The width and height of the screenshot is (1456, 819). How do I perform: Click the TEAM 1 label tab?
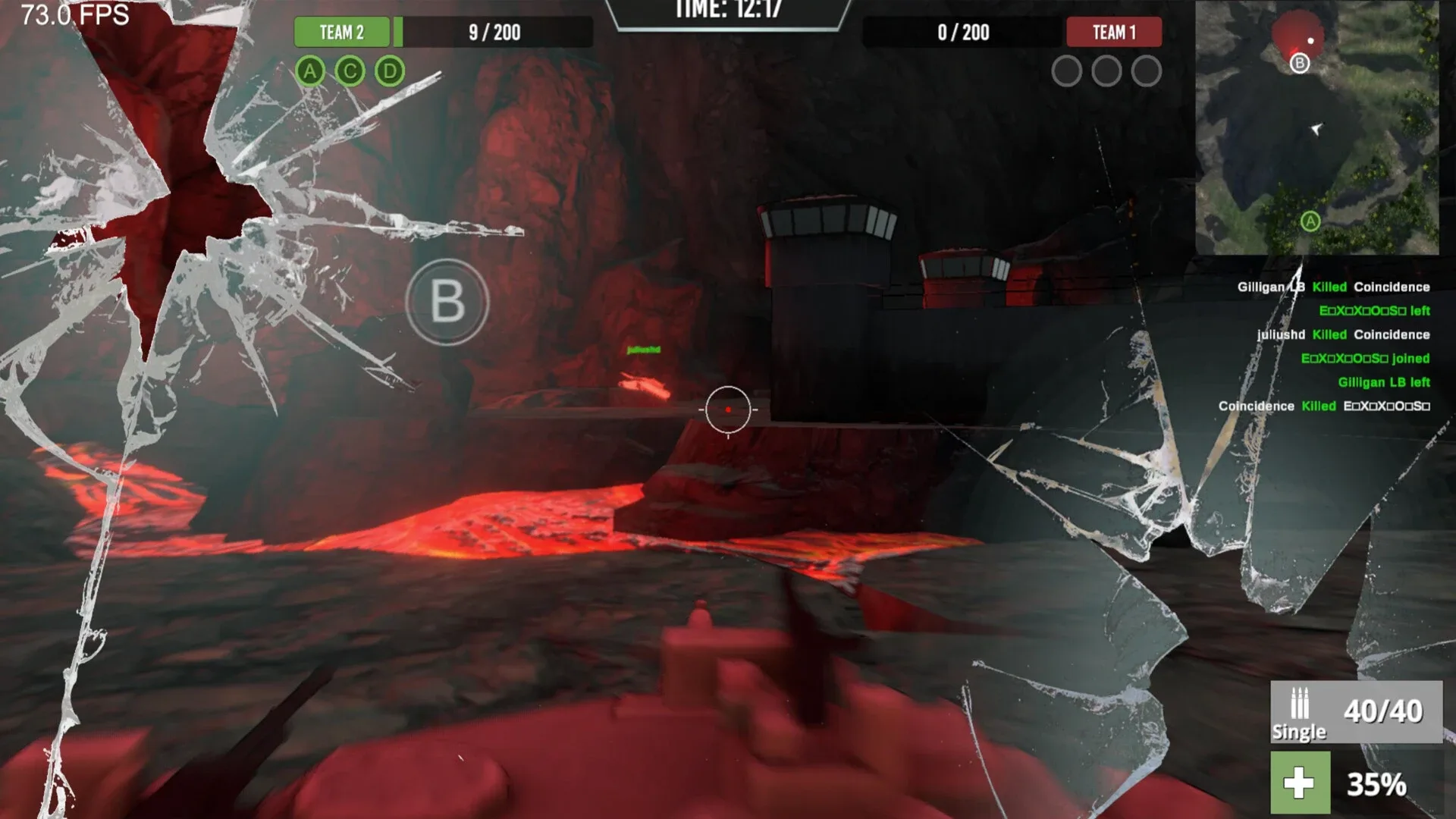pyautogui.click(x=1113, y=33)
